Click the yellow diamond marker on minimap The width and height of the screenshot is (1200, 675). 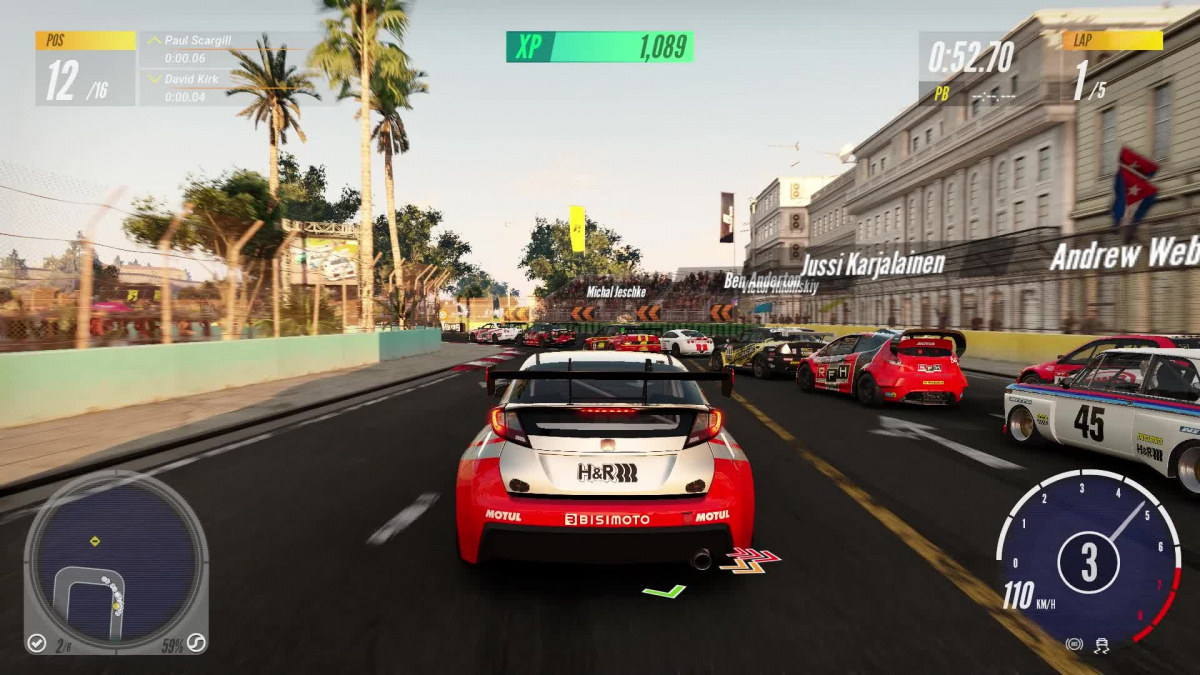[x=95, y=541]
